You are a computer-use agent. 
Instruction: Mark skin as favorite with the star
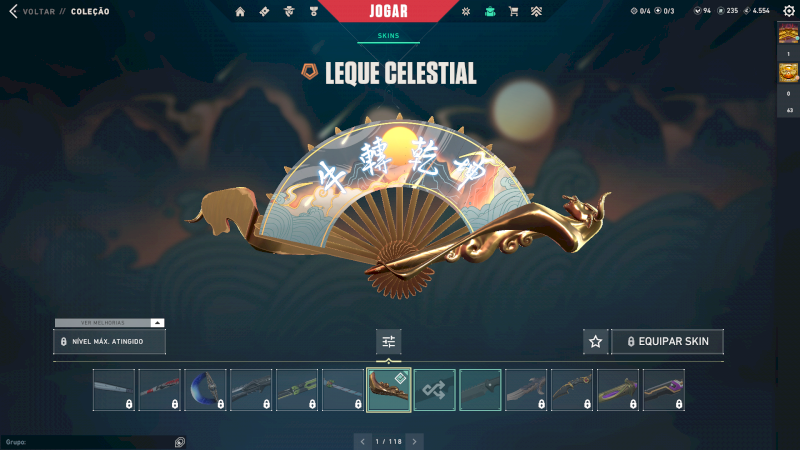coord(596,342)
